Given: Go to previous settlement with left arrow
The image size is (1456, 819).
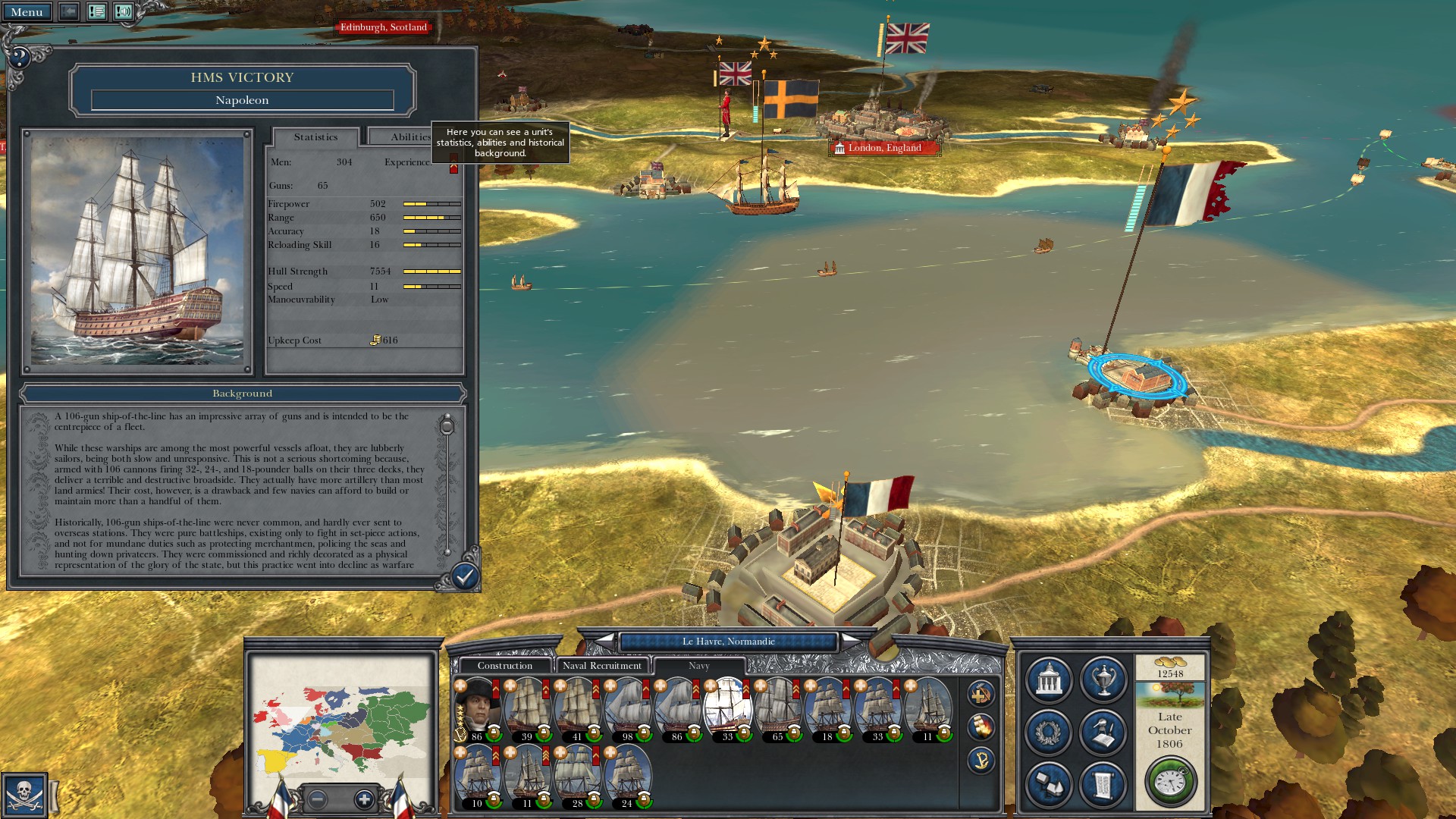Looking at the screenshot, I should tap(604, 642).
